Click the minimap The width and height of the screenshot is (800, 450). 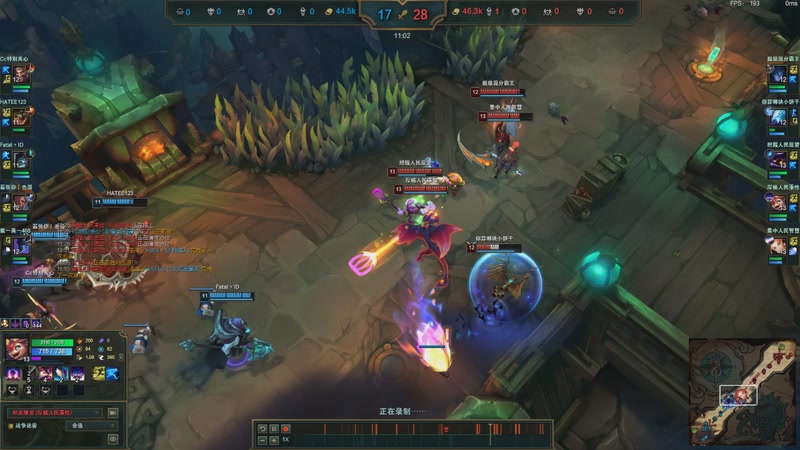(x=743, y=392)
